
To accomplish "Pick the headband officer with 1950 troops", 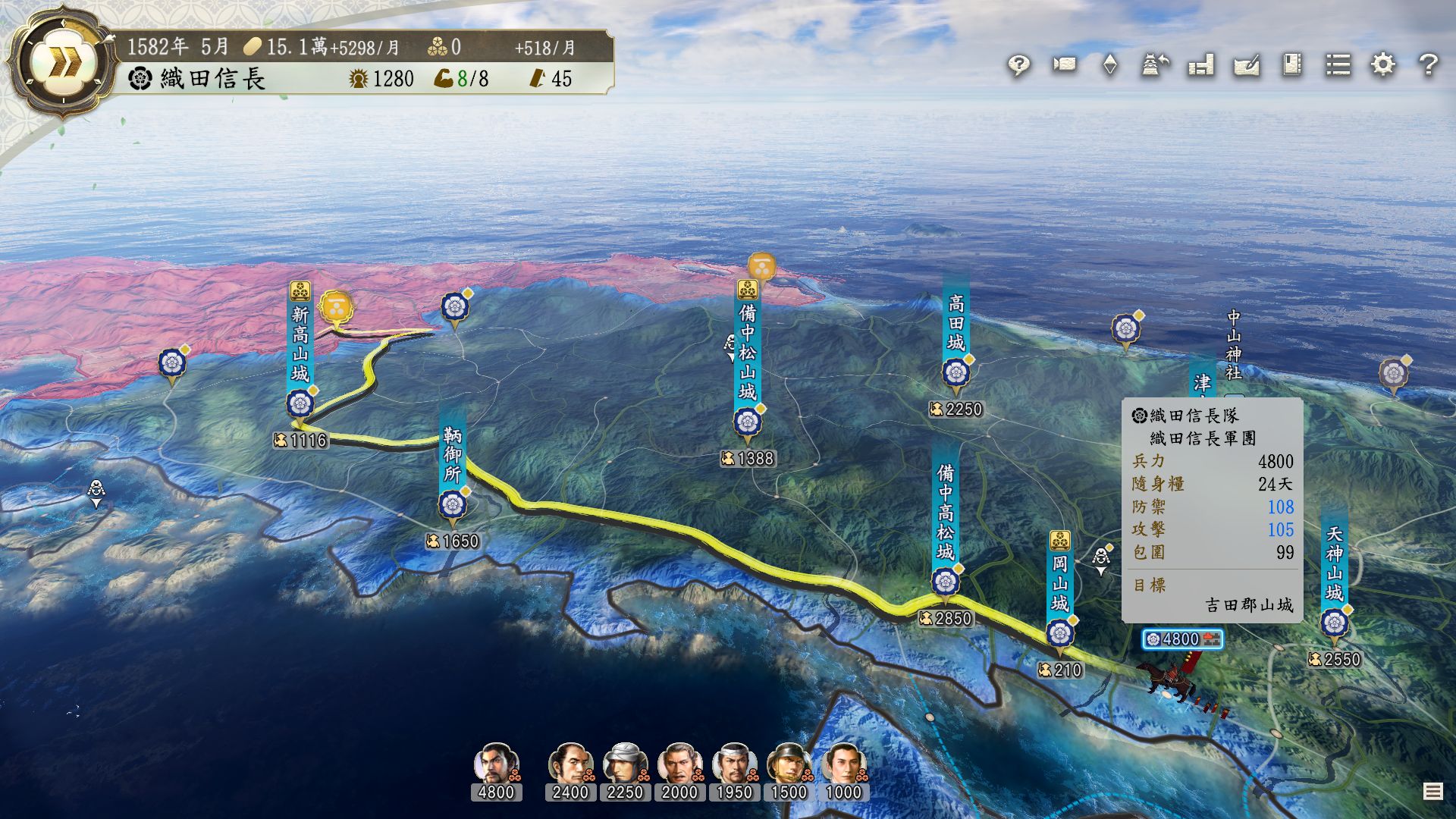I will 734,764.
